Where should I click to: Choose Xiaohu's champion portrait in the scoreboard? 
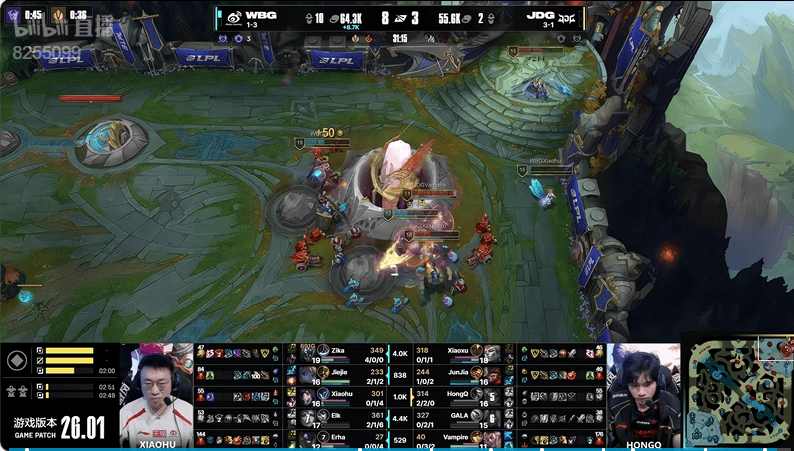pos(307,396)
